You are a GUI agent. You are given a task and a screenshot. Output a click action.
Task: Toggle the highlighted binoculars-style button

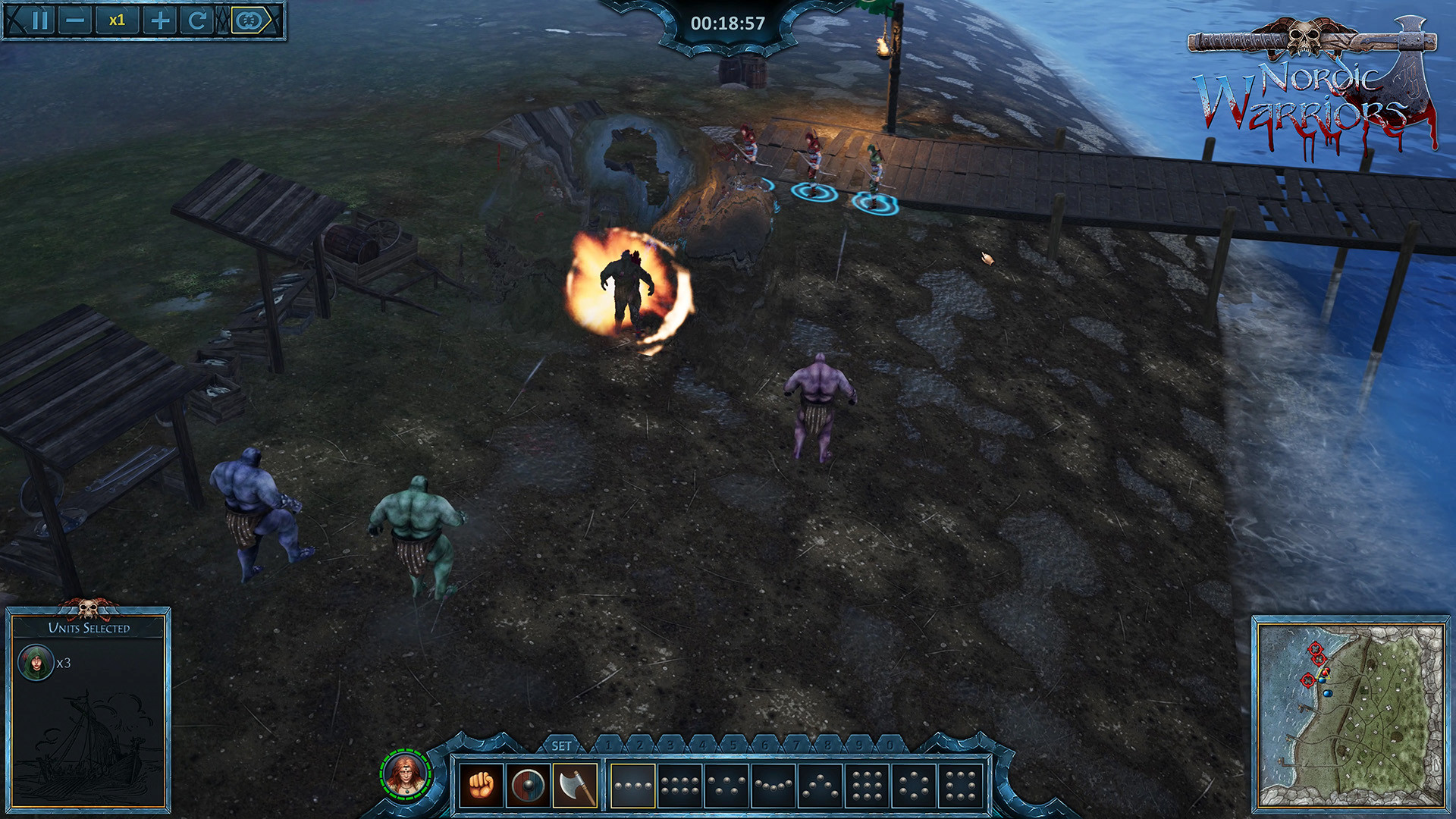click(x=251, y=20)
